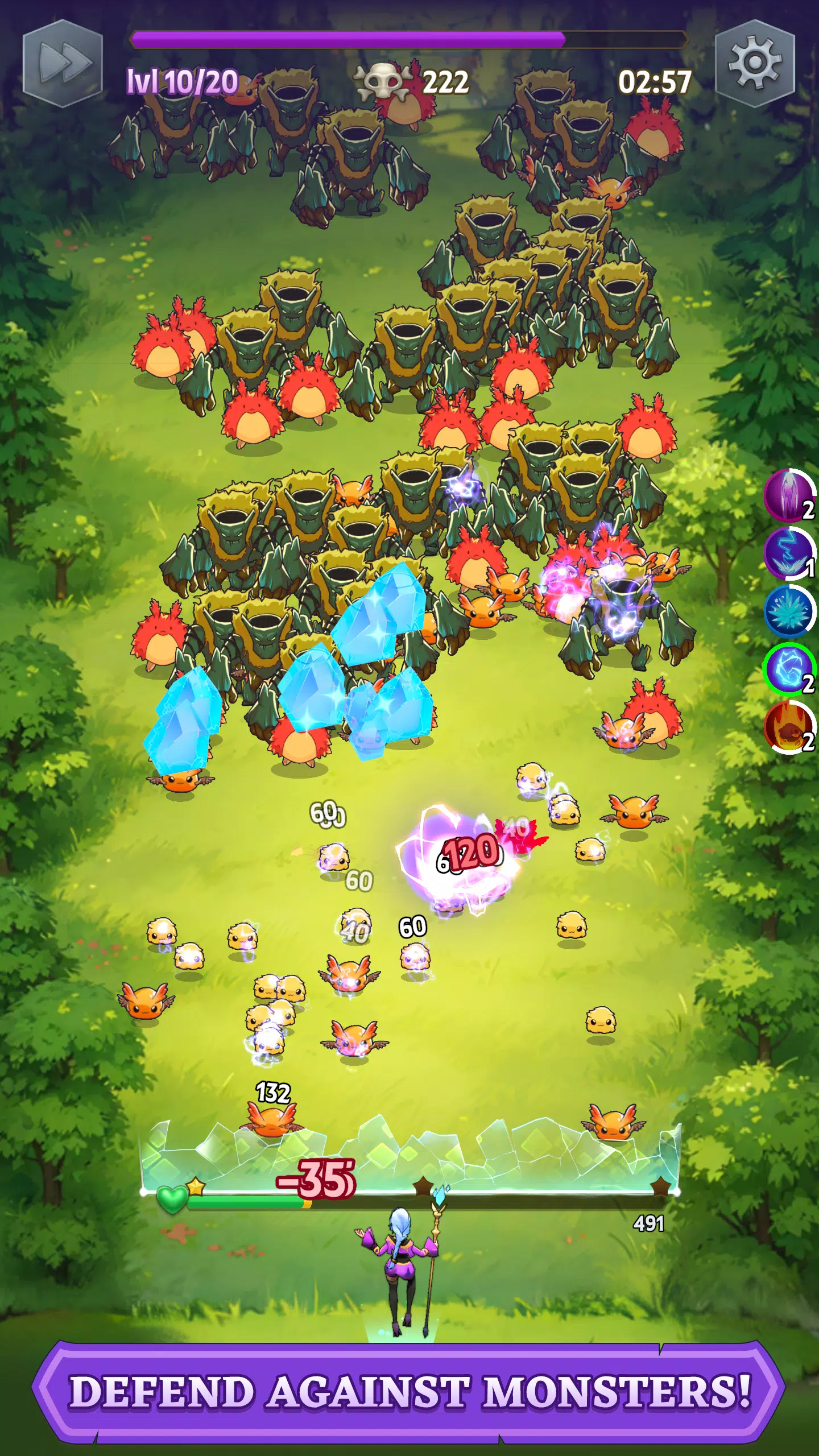The height and width of the screenshot is (1456, 819).
Task: Select the yellow star on the progress bar
Action: tap(195, 1187)
